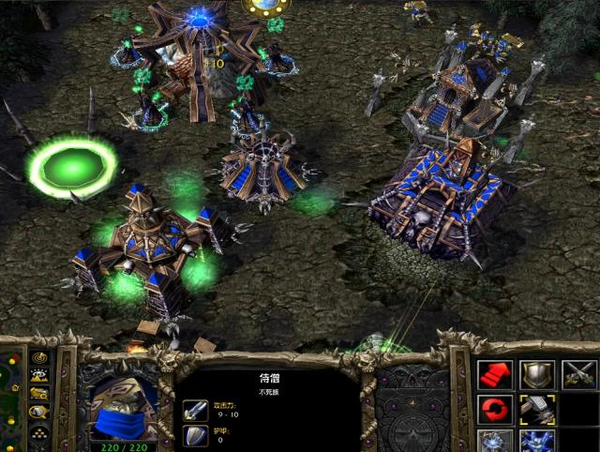Image resolution: width=600 pixels, height=452 pixels.
Task: Choose the red circular arrows Patrol command
Action: pos(494,410)
